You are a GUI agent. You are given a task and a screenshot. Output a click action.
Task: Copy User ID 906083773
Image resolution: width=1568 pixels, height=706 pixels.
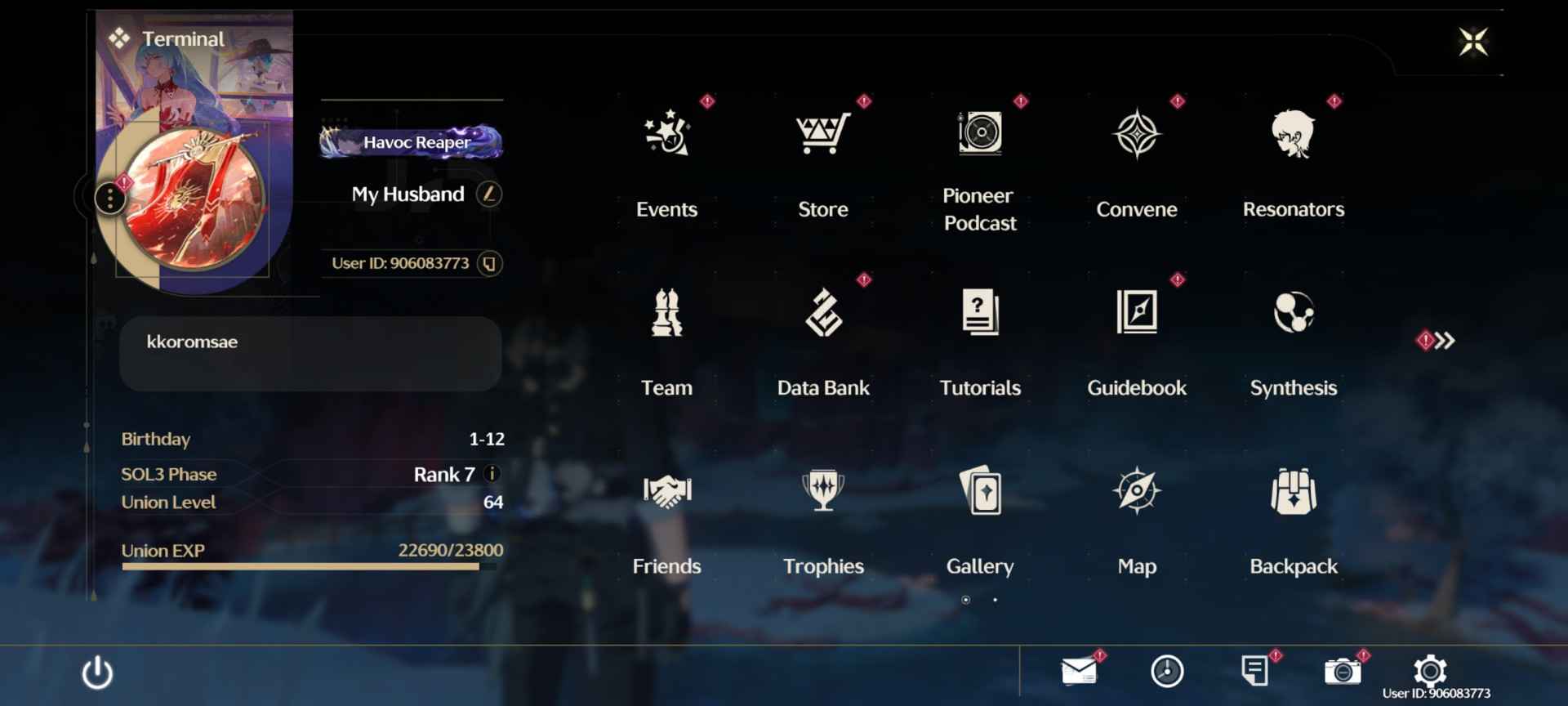[x=487, y=263]
